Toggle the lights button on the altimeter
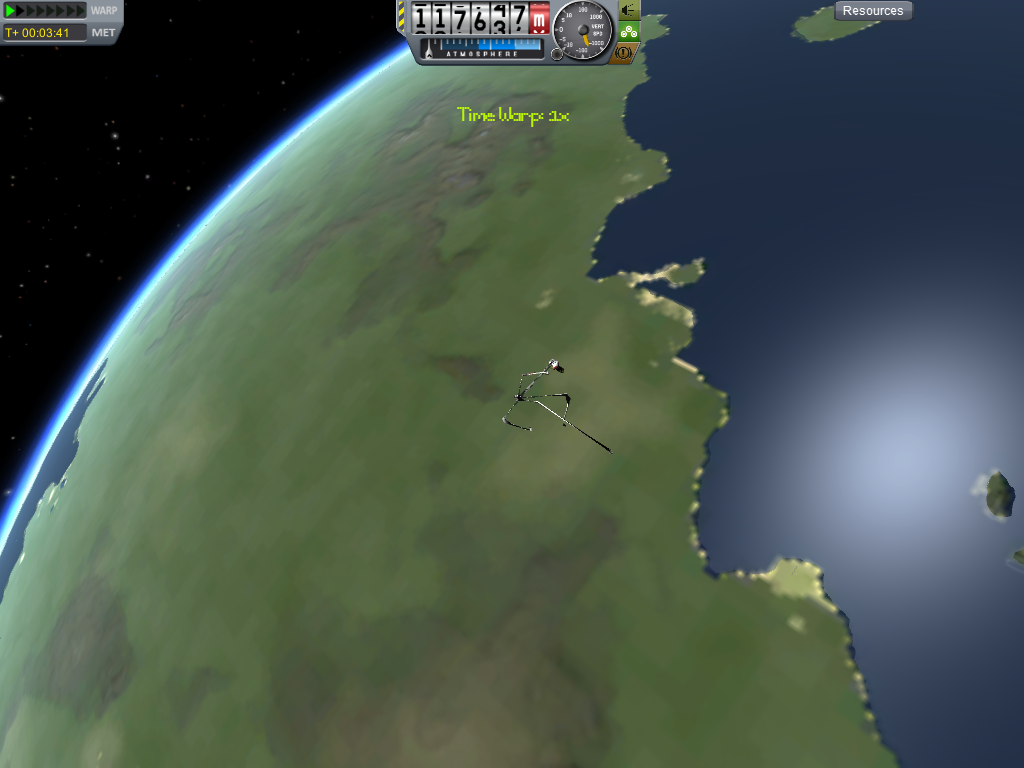 coord(629,10)
